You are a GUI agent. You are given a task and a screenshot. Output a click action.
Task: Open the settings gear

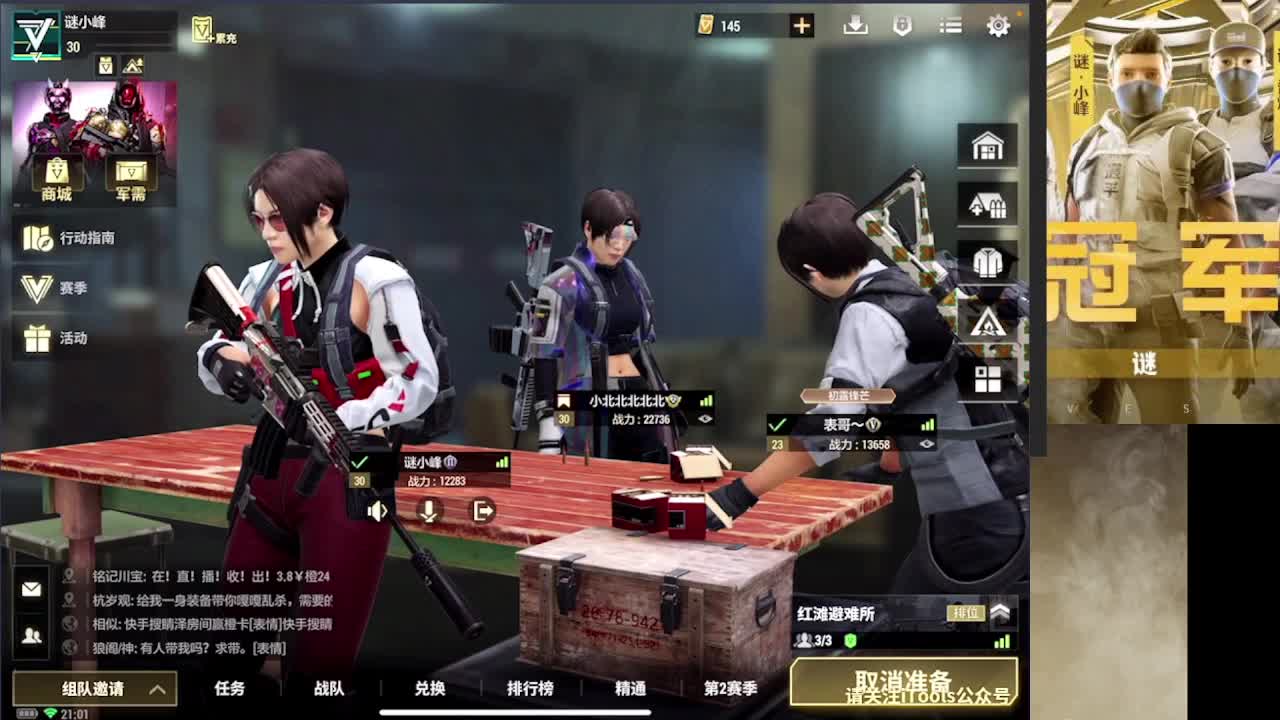point(998,25)
